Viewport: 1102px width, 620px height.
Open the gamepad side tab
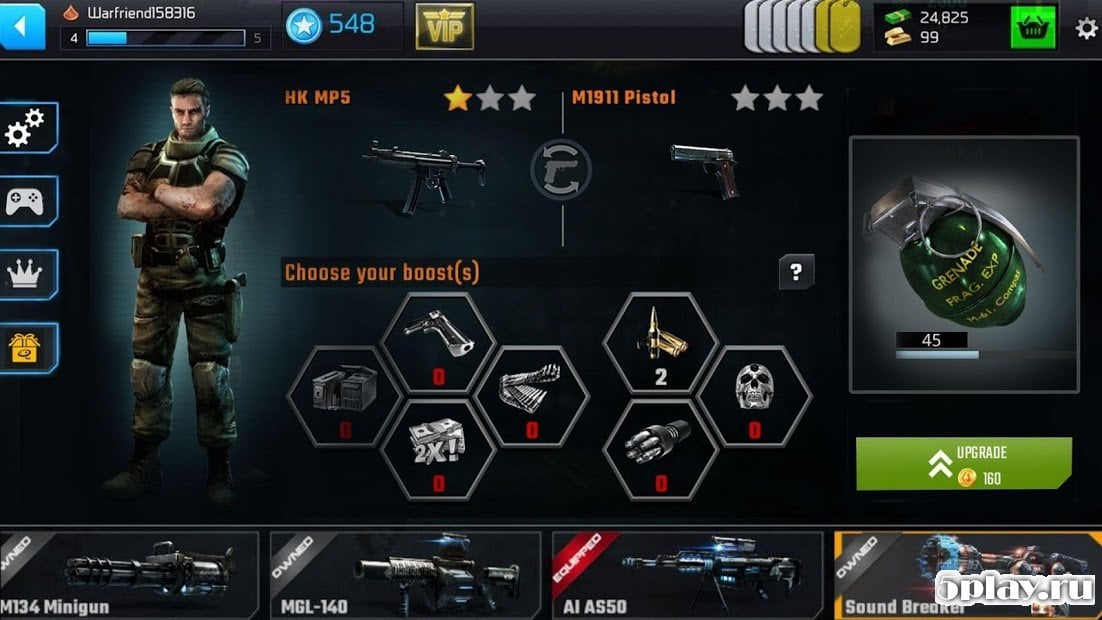pos(29,202)
